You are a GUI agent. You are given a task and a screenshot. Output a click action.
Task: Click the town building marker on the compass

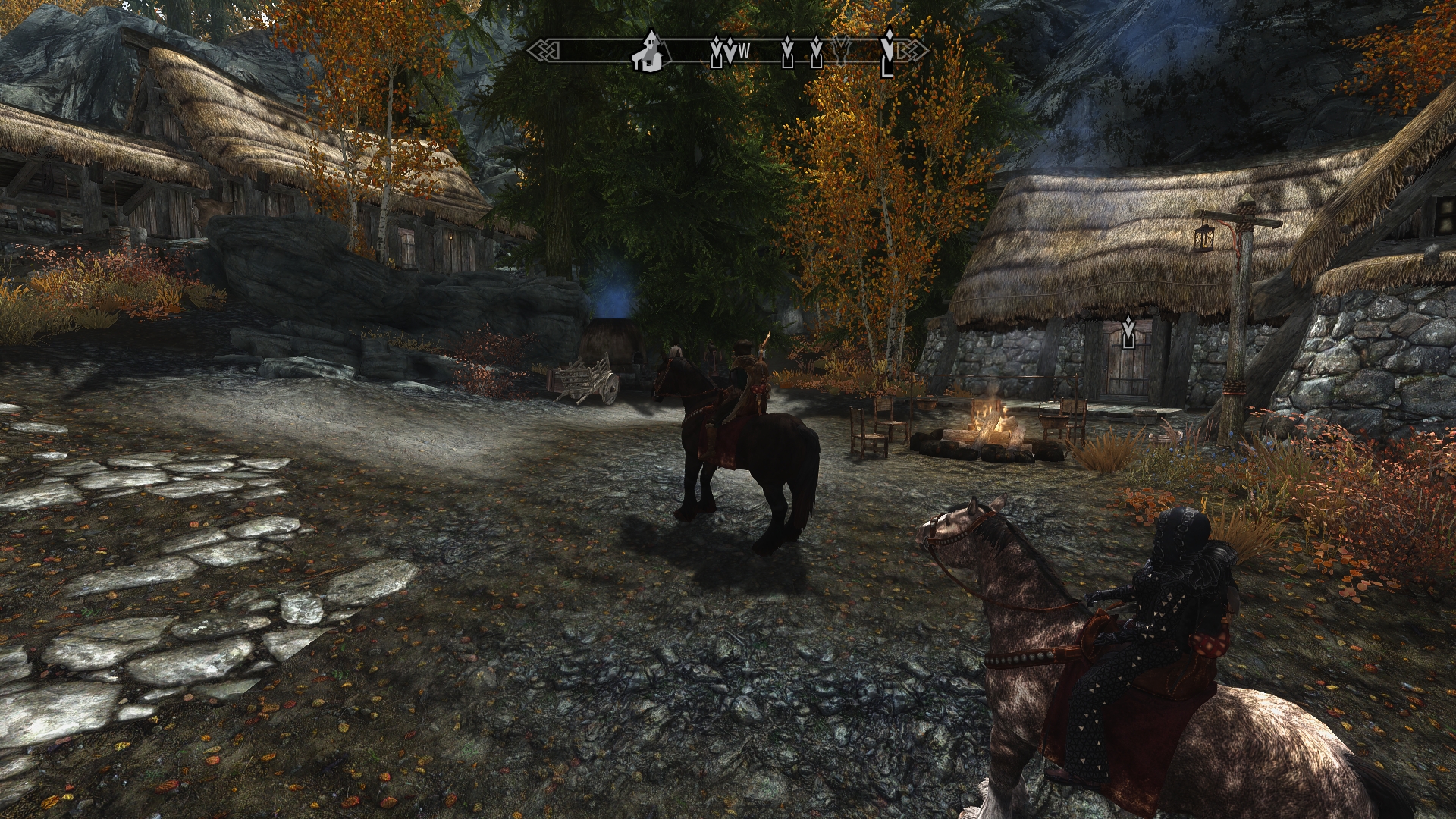(651, 52)
